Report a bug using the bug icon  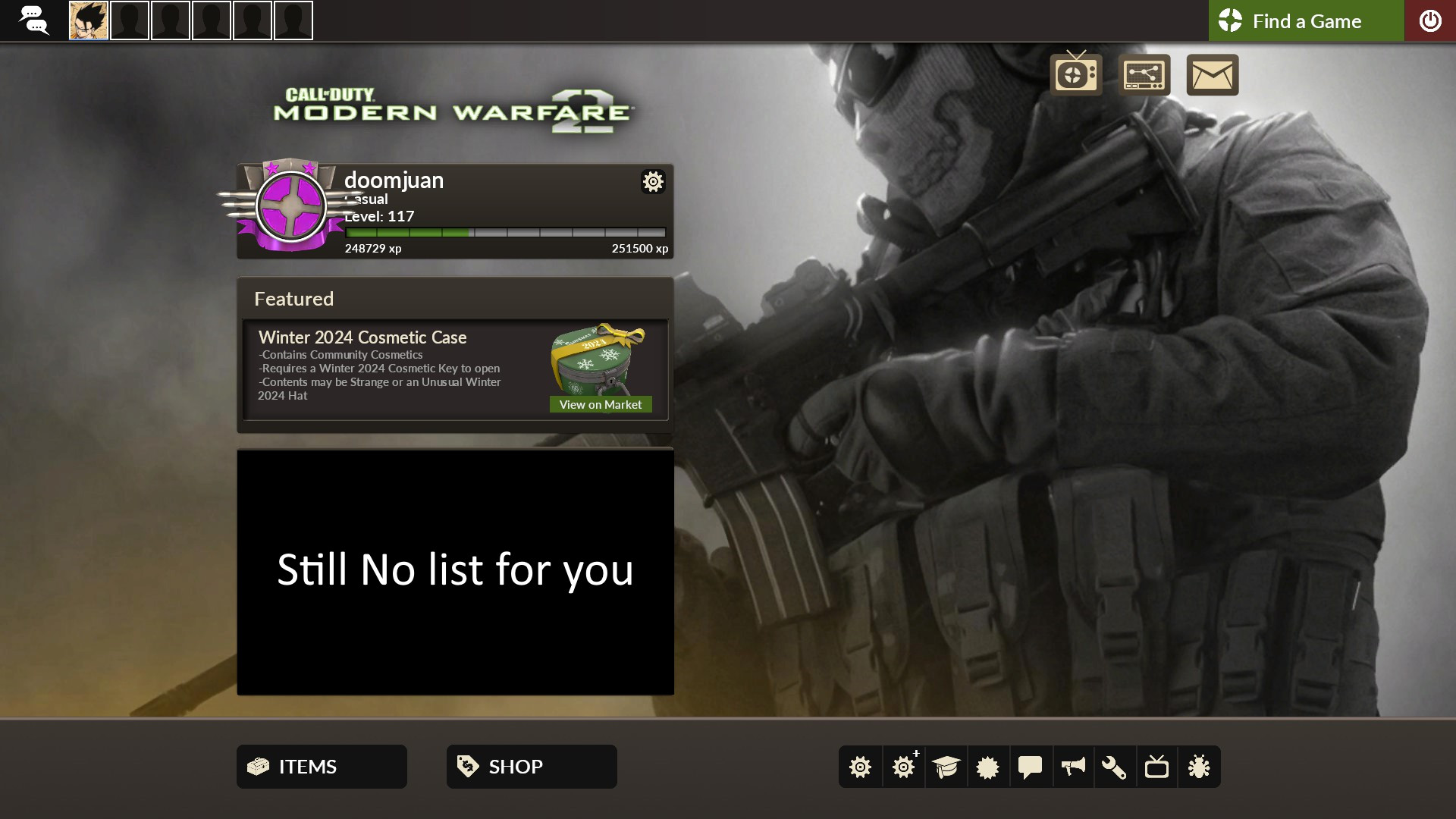point(1200,767)
